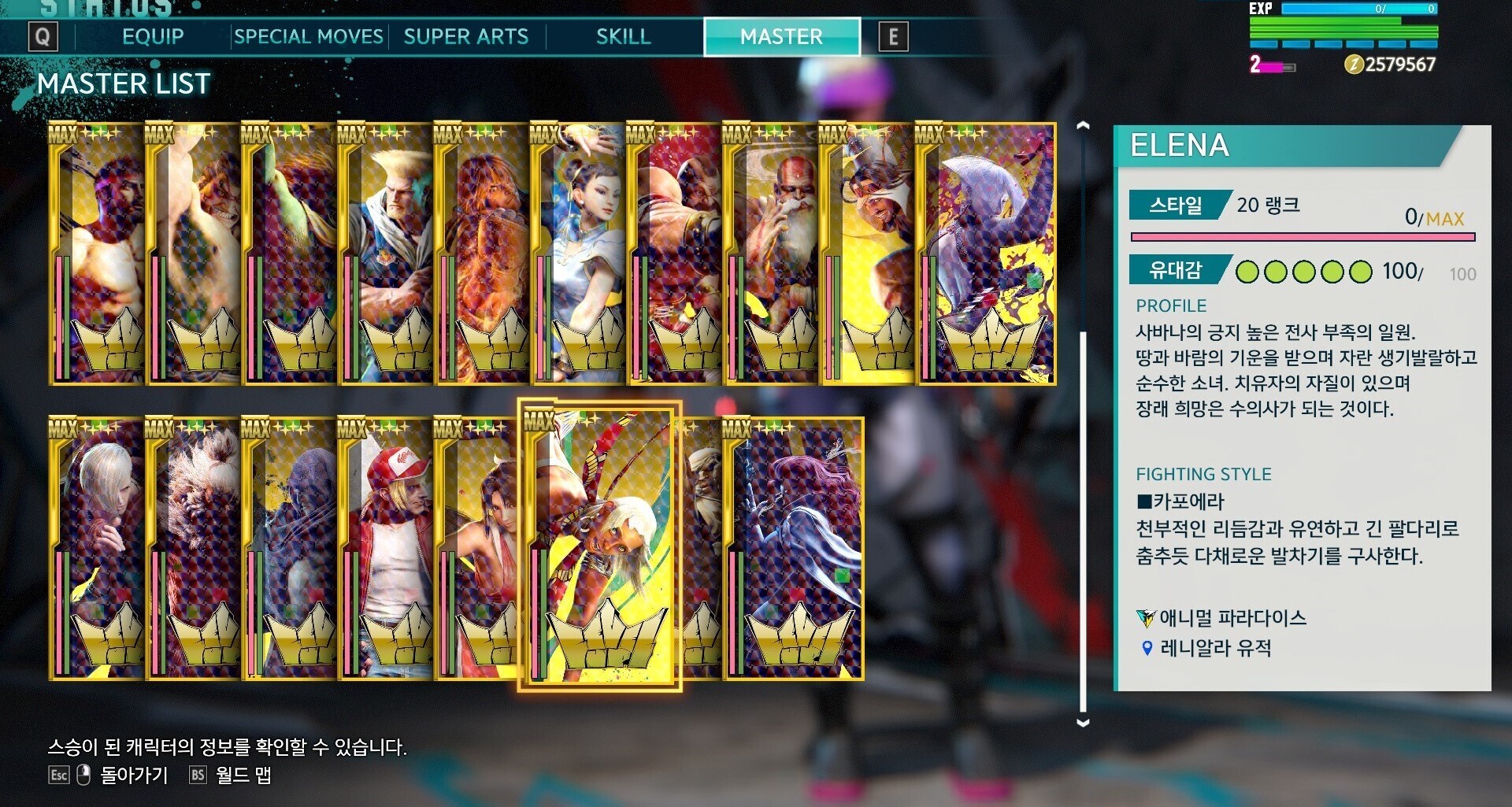Image resolution: width=1512 pixels, height=807 pixels.
Task: Select the MASTER tab
Action: tap(781, 37)
